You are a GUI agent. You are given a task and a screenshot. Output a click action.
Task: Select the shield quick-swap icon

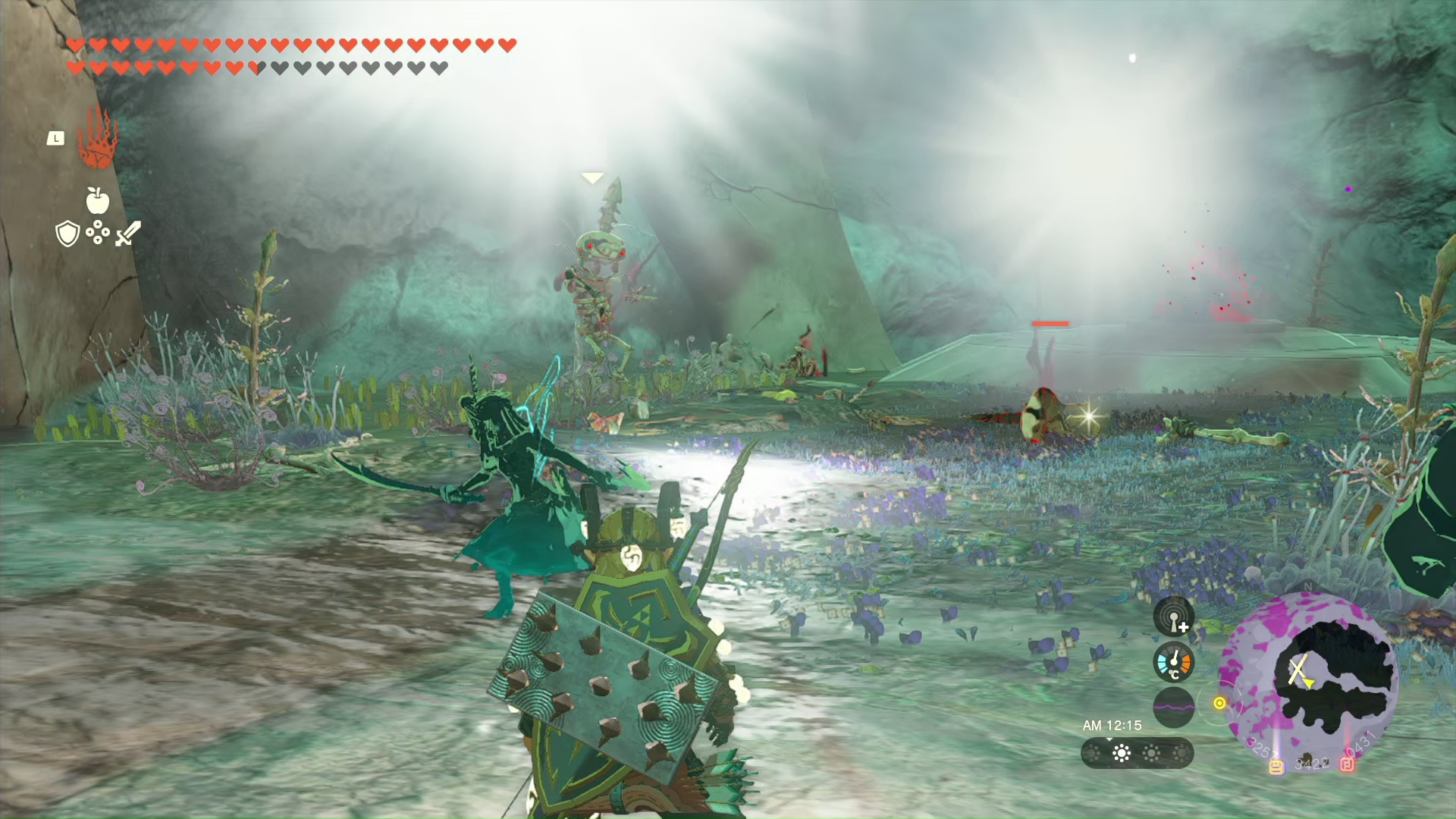pyautogui.click(x=67, y=234)
